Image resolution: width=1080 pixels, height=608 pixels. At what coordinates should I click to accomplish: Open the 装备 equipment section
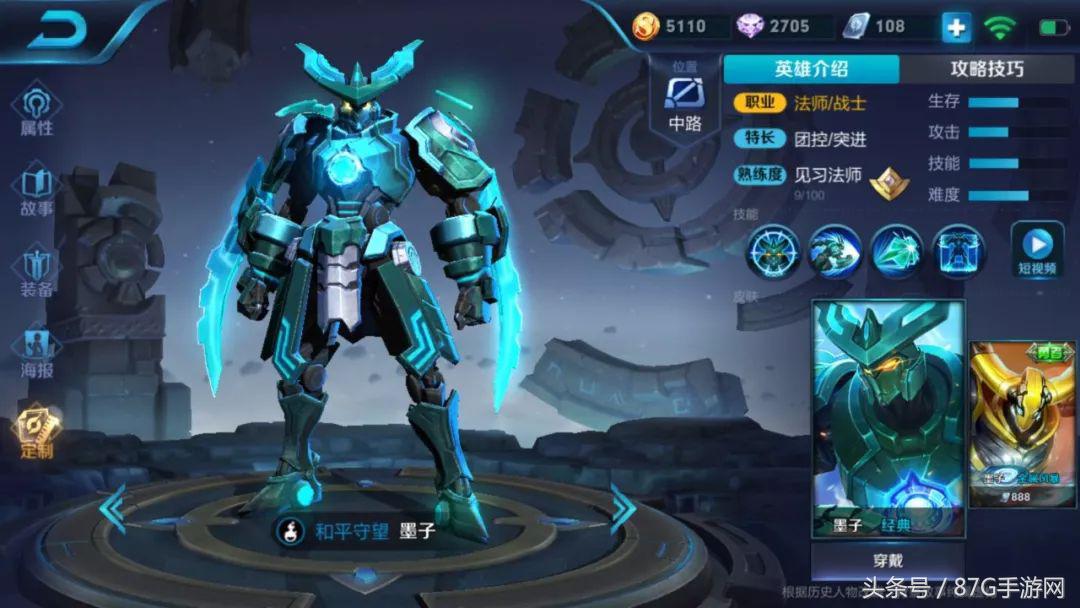click(x=37, y=272)
